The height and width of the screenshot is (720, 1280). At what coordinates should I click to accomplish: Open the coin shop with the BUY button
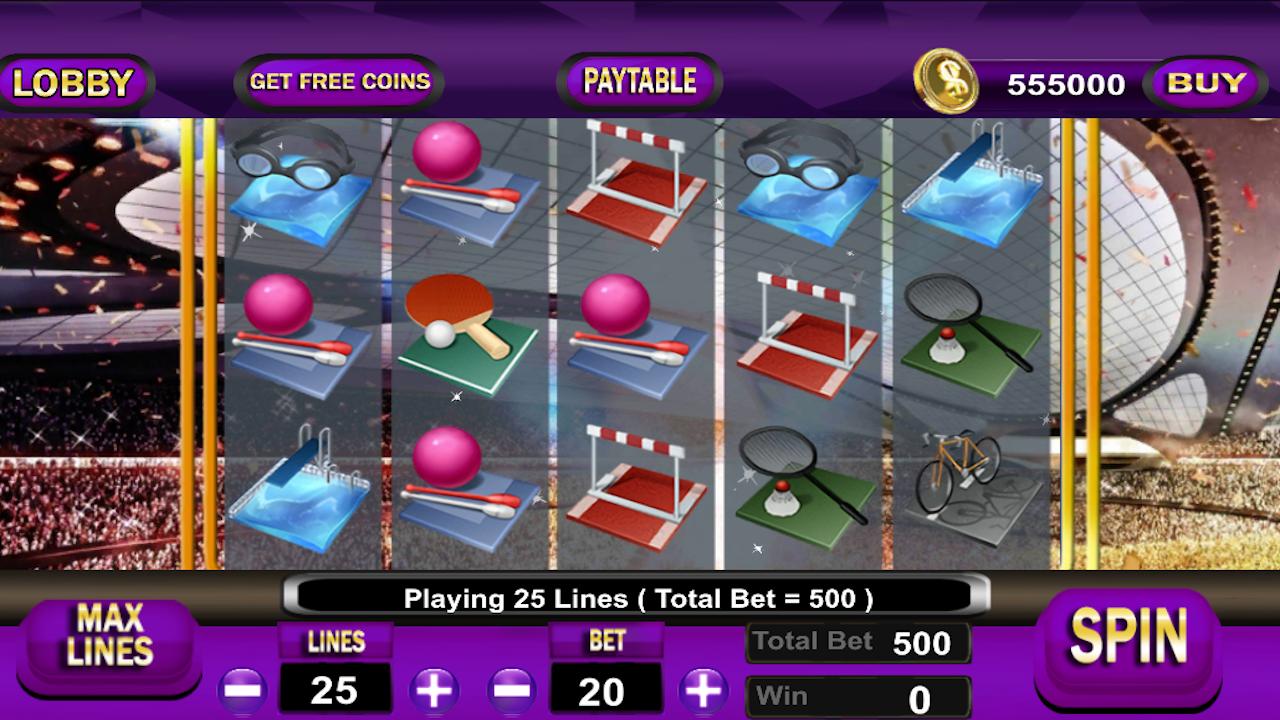[x=1204, y=84]
